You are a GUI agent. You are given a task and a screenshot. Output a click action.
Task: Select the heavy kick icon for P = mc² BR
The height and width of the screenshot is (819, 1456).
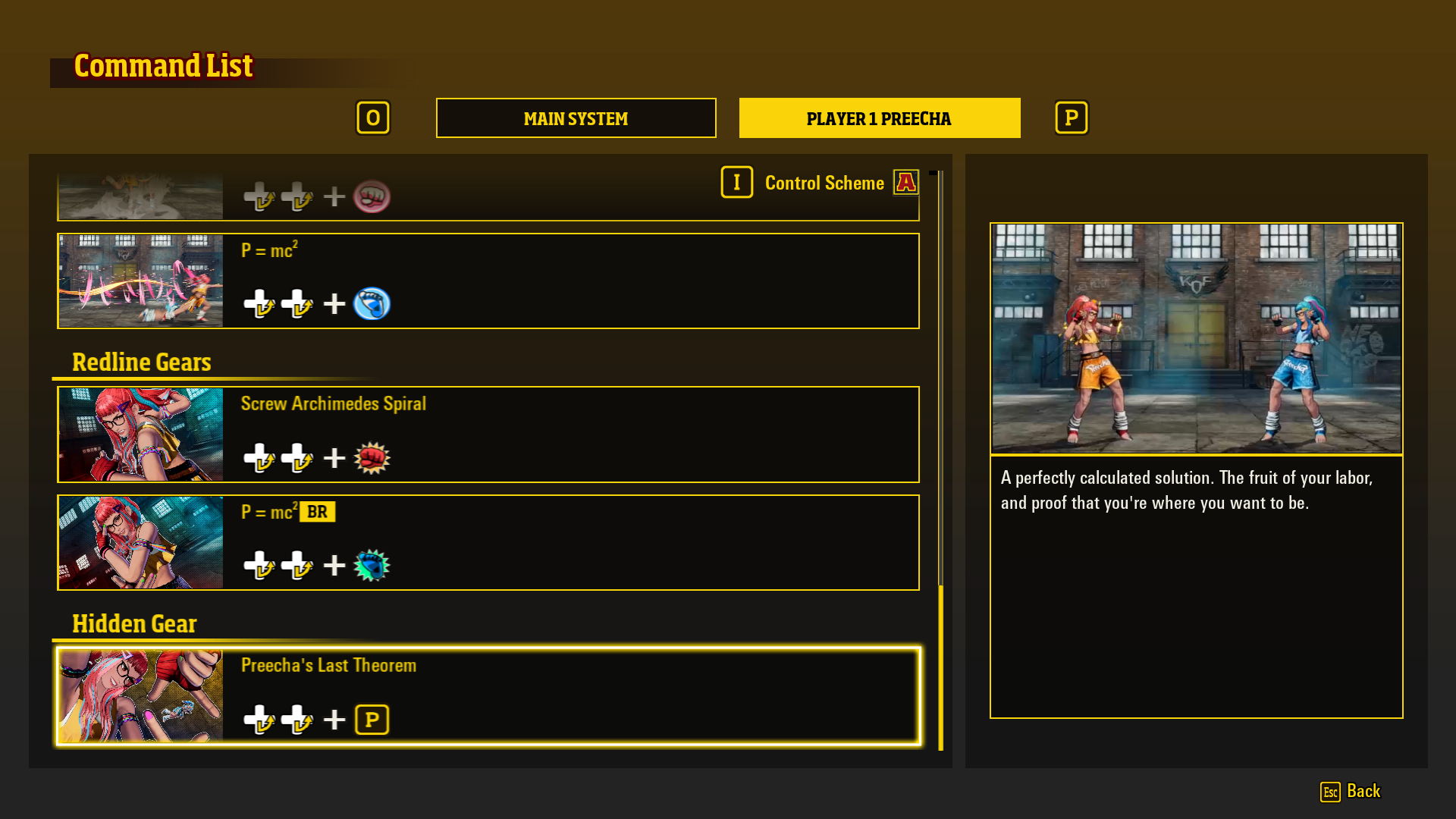pyautogui.click(x=372, y=564)
